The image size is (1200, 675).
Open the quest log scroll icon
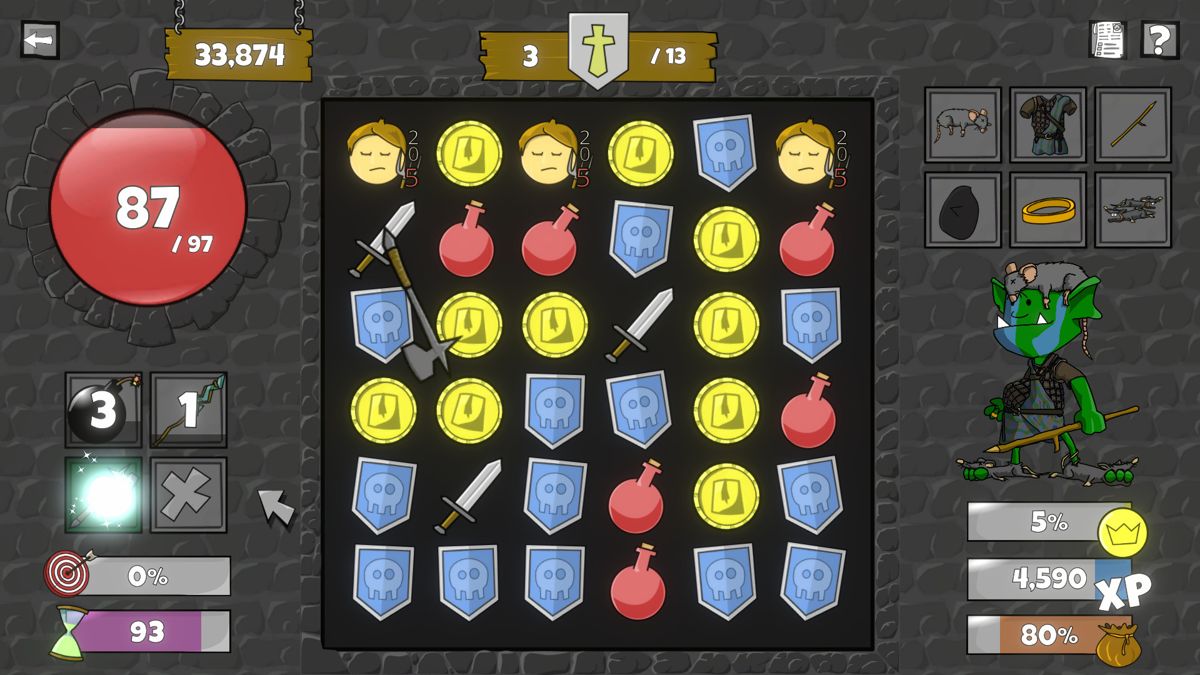[x=1108, y=40]
